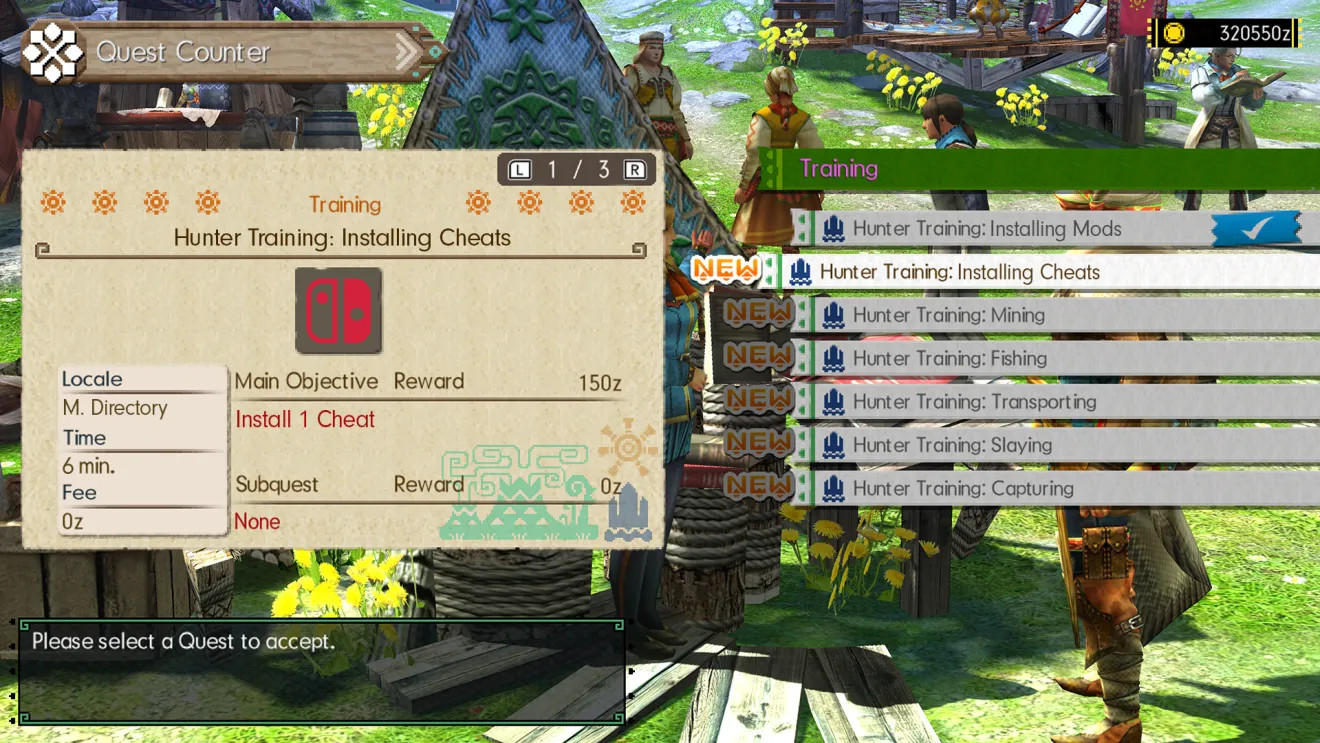The width and height of the screenshot is (1320, 743).
Task: Click the Nintendo Switch icon on the quest card
Action: (x=339, y=311)
